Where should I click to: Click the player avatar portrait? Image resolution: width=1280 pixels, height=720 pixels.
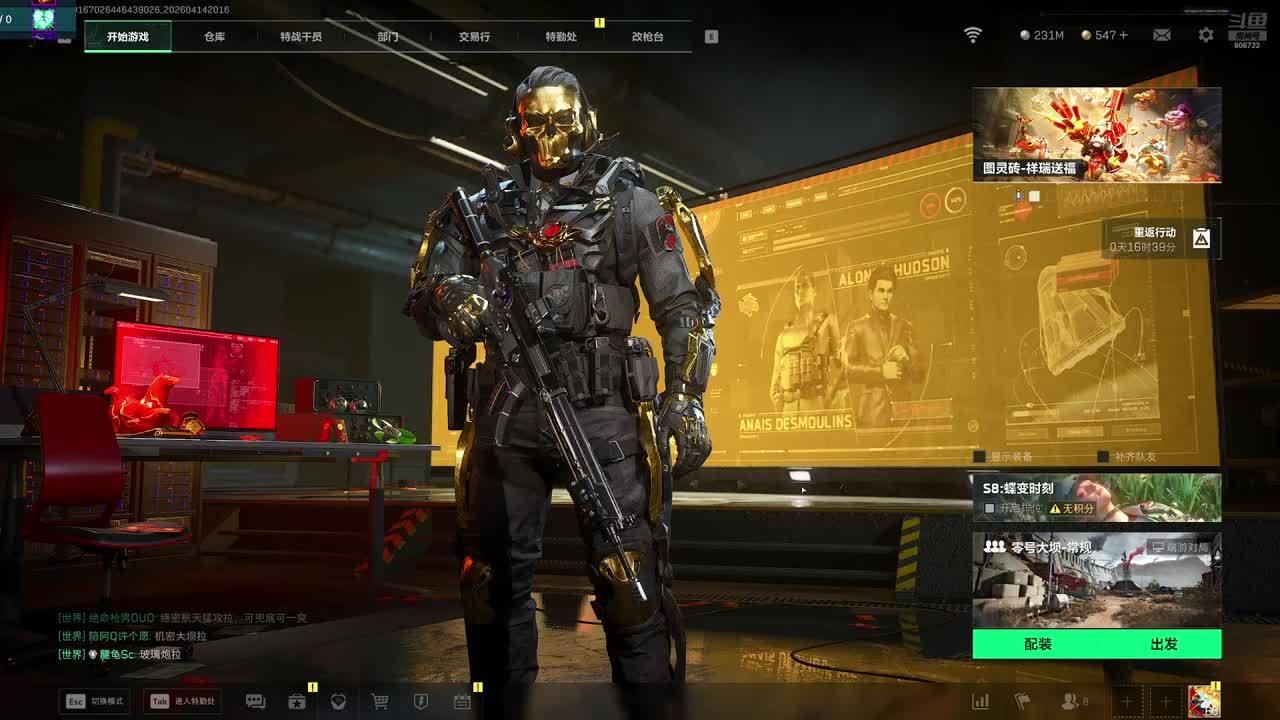(1203, 701)
